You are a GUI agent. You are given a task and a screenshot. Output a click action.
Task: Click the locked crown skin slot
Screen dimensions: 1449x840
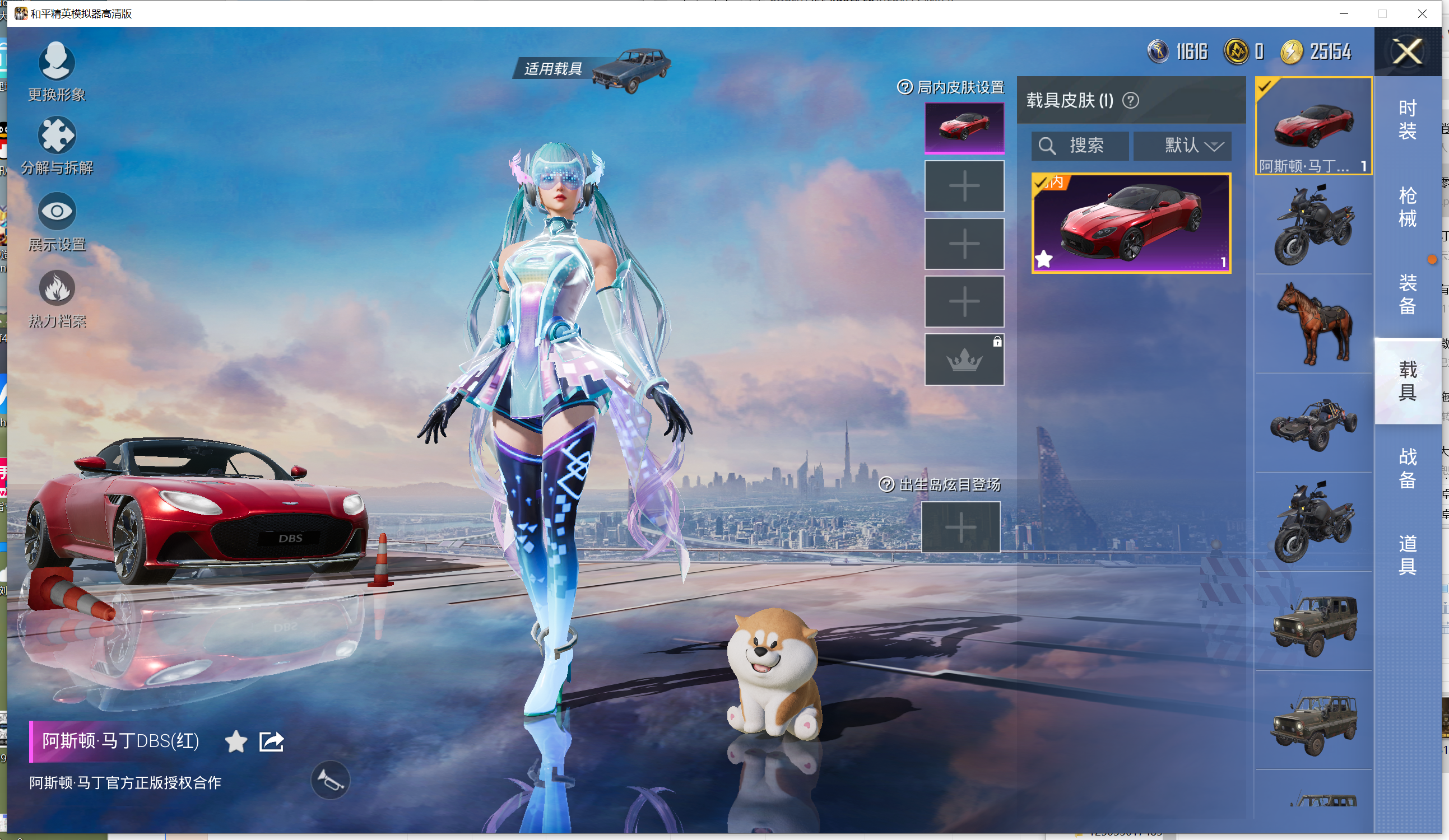(x=964, y=360)
